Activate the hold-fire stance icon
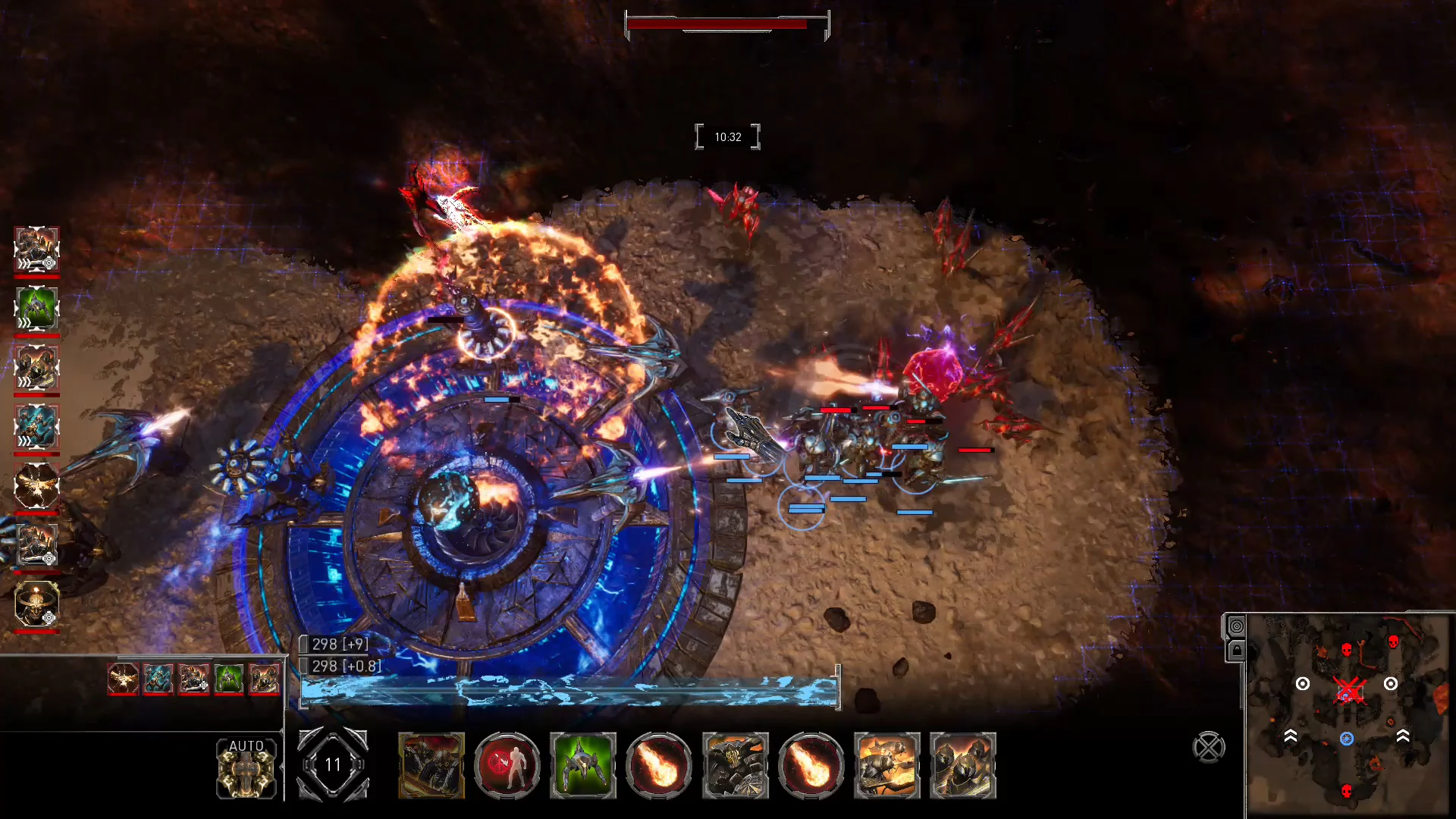This screenshot has height=819, width=1456. (507, 766)
